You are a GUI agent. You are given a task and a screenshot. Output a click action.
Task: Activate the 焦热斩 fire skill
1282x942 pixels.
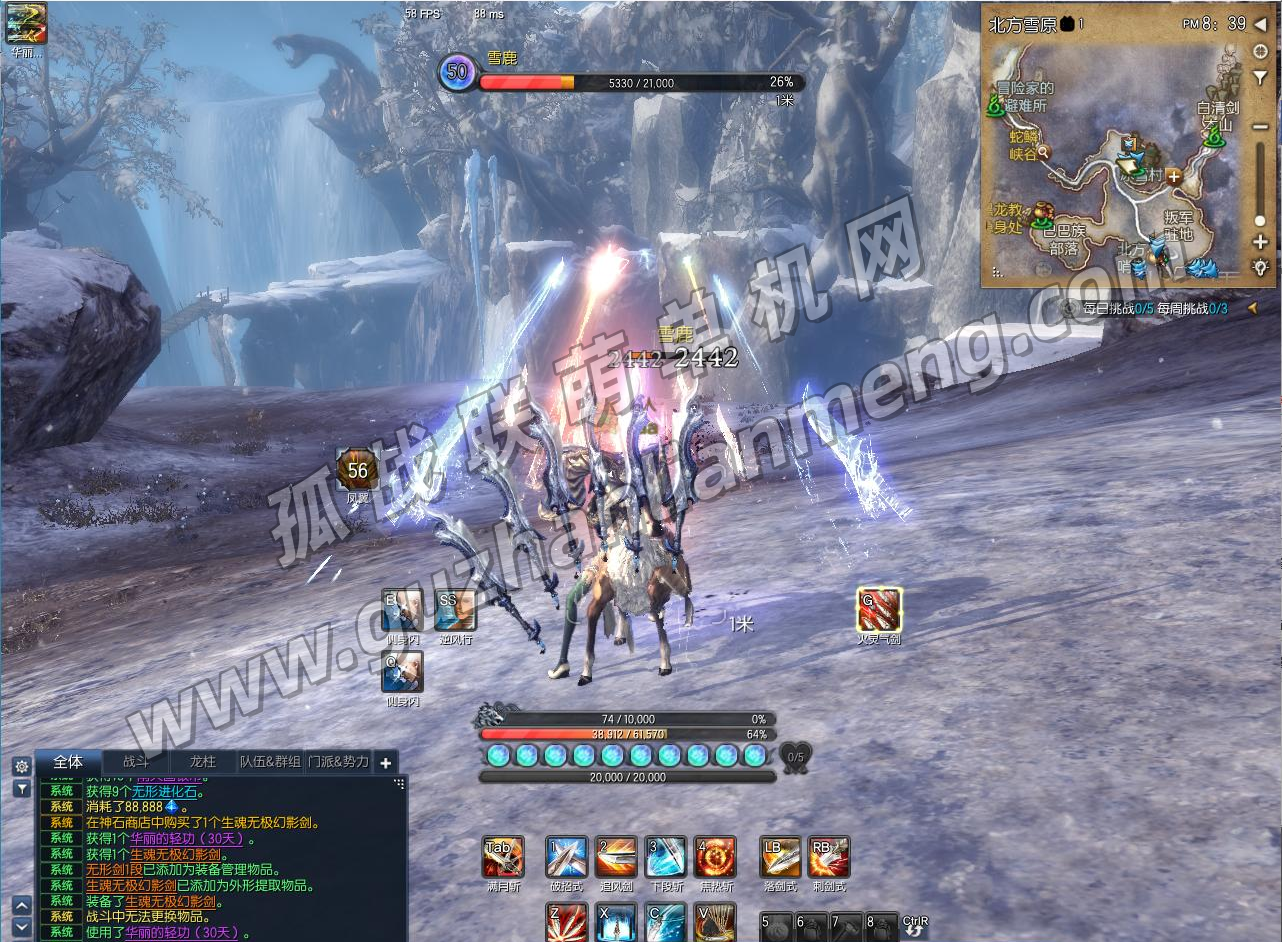point(715,857)
